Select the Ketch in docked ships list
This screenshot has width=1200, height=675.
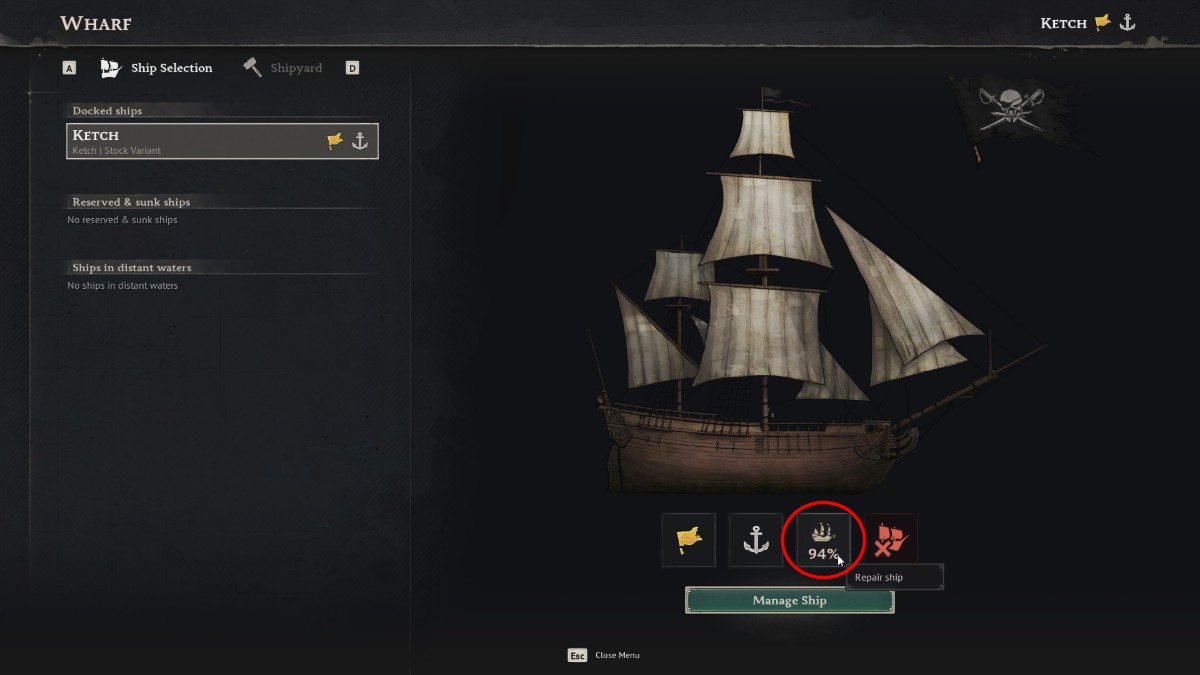click(222, 141)
